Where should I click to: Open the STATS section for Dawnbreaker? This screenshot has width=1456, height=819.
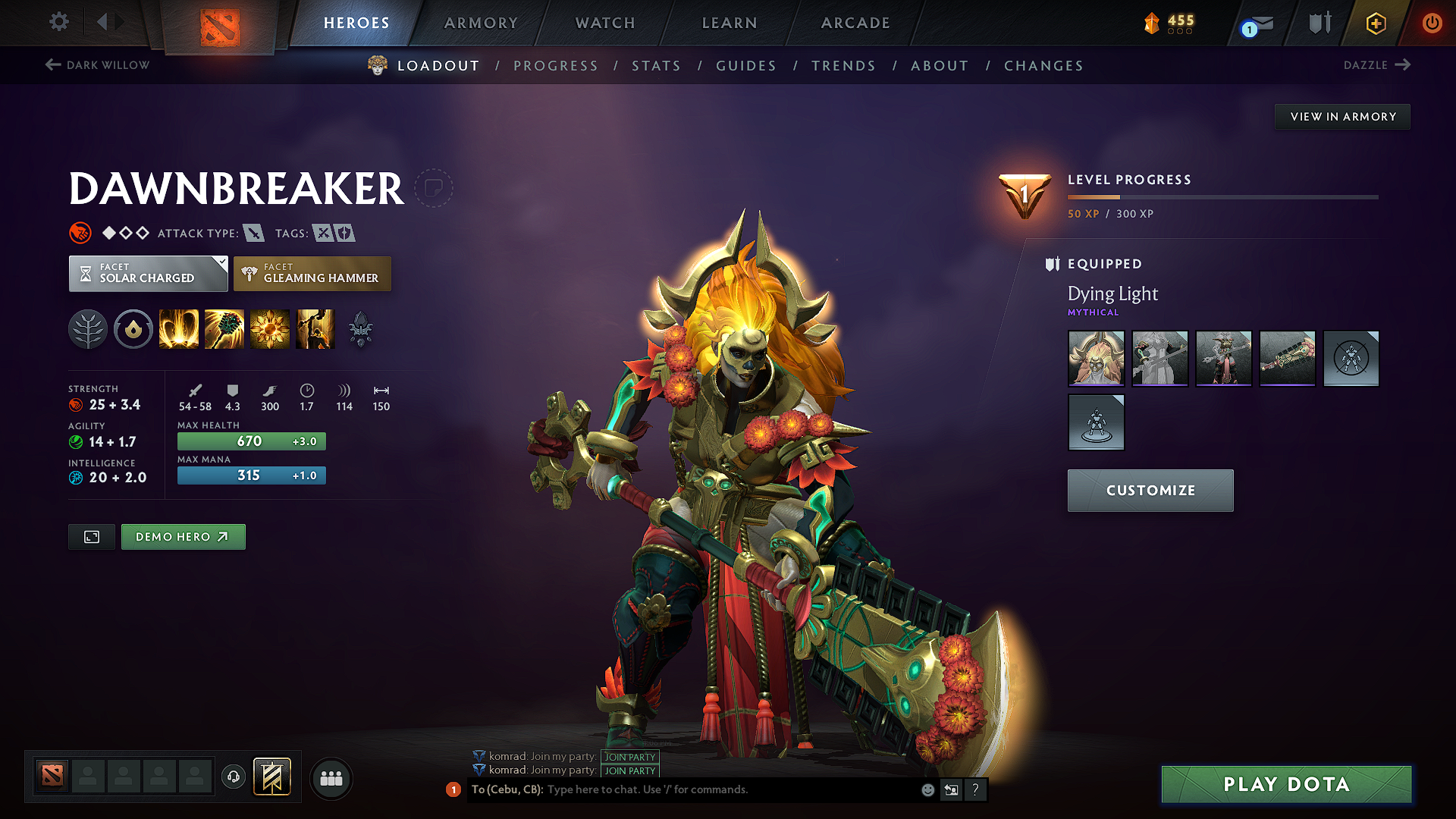656,66
